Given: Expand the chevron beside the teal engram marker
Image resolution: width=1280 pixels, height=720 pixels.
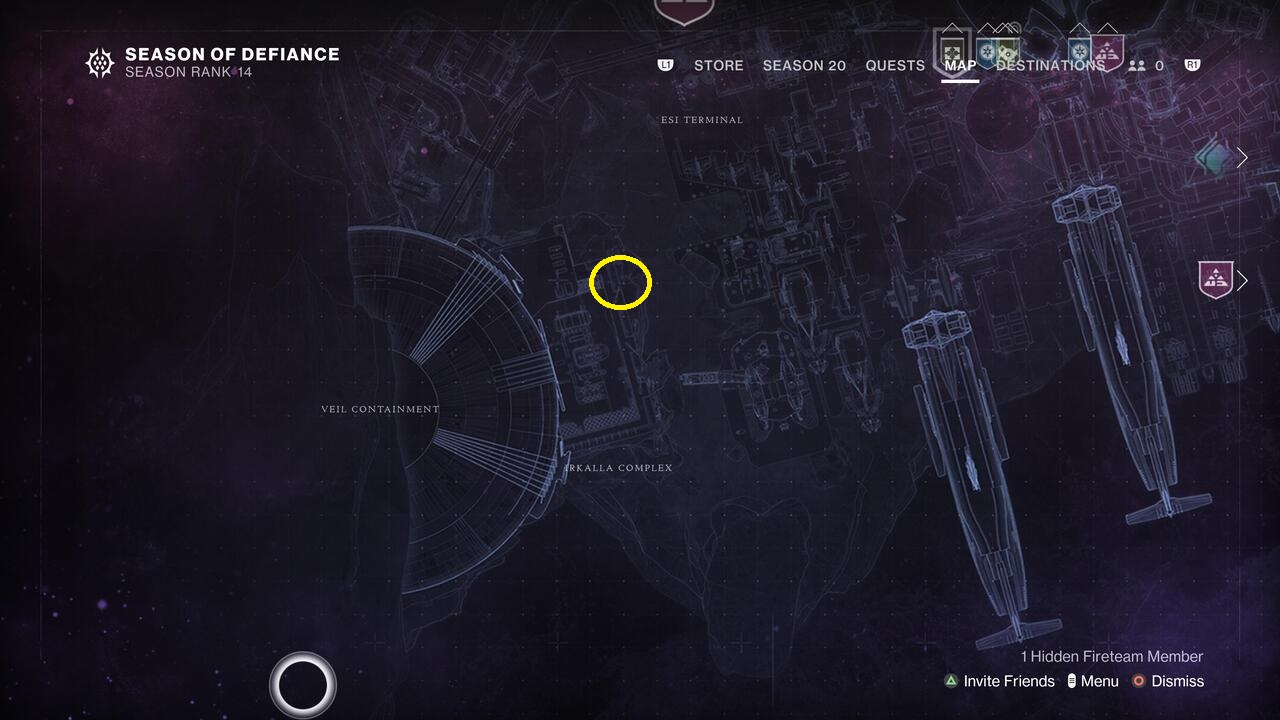Looking at the screenshot, I should 1241,158.
